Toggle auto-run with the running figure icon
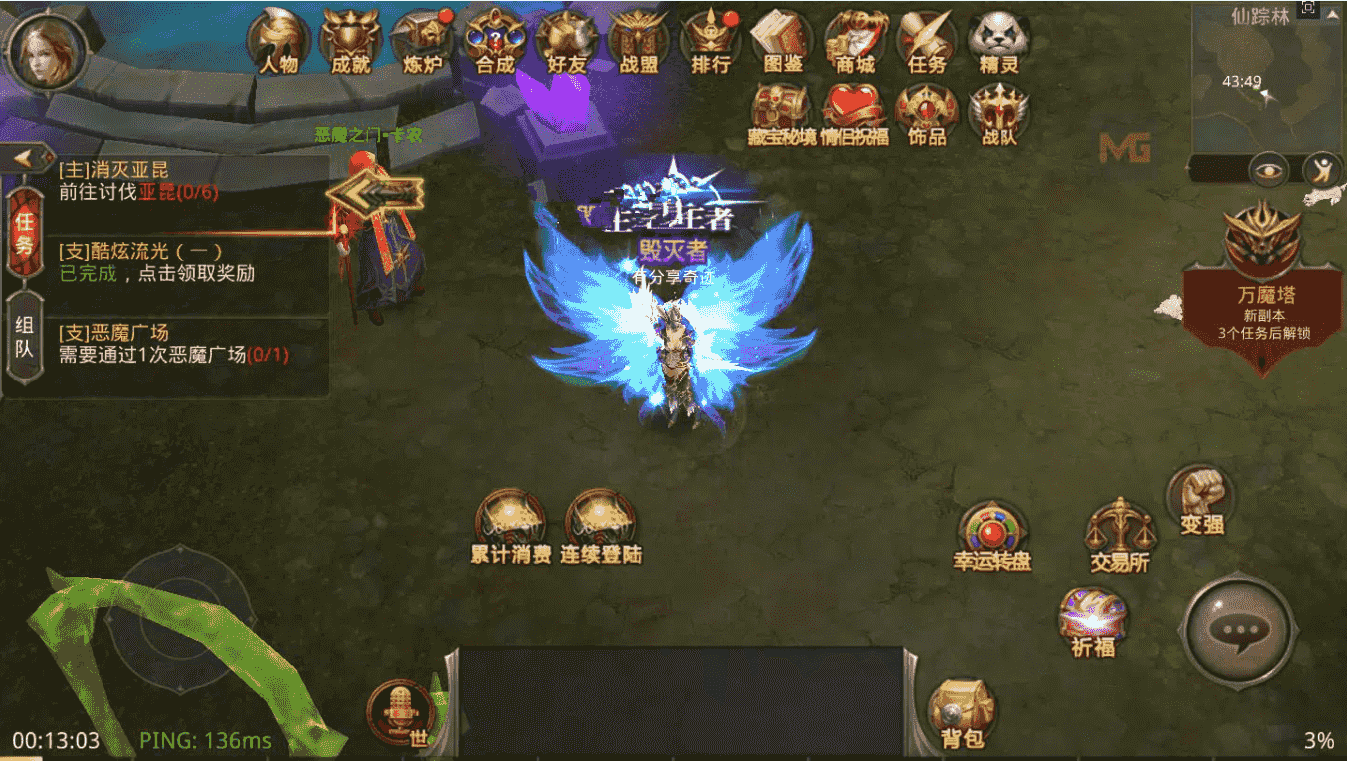 click(x=1322, y=171)
